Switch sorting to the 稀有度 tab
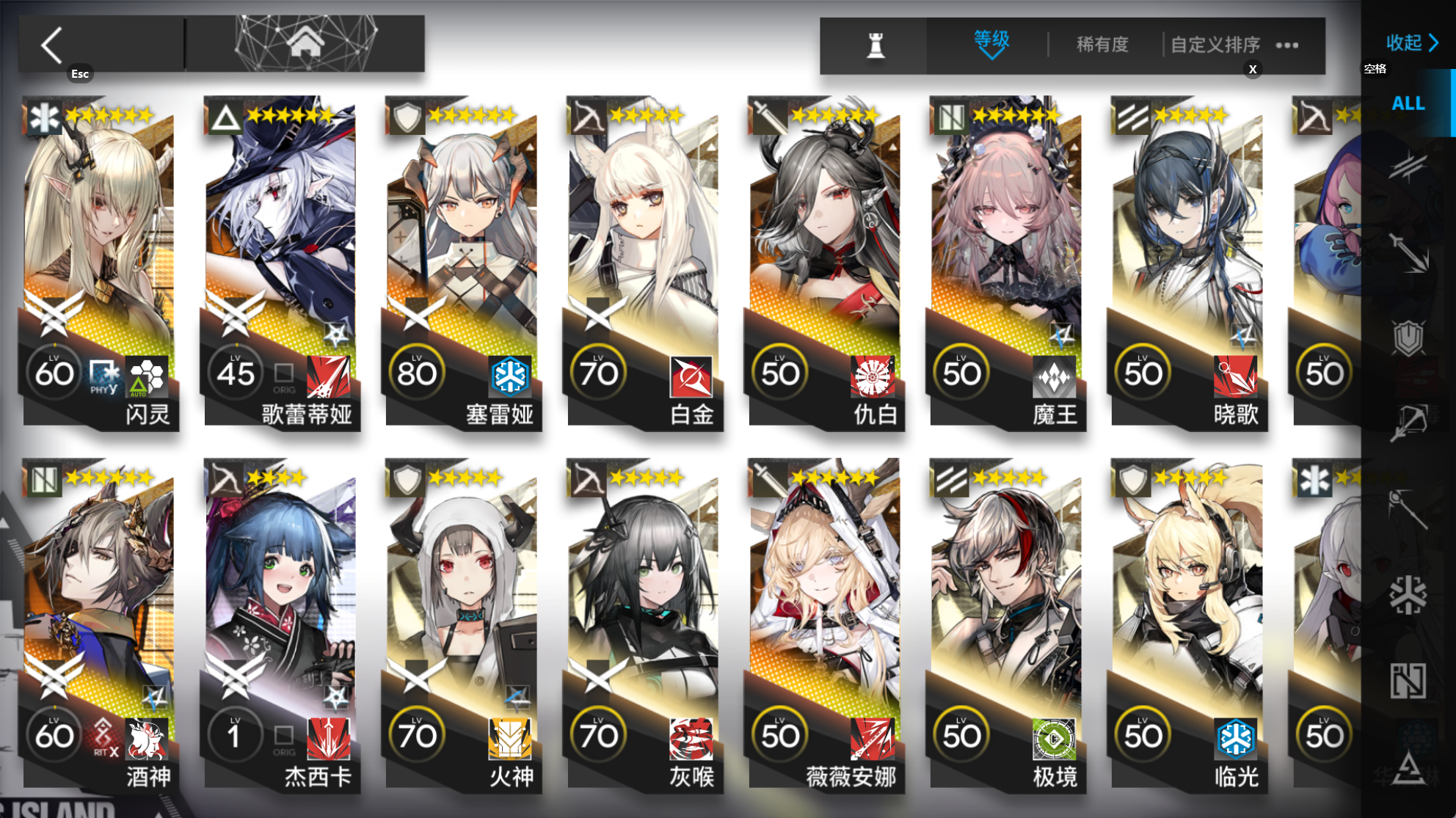The width and height of the screenshot is (1456, 818). (1101, 44)
